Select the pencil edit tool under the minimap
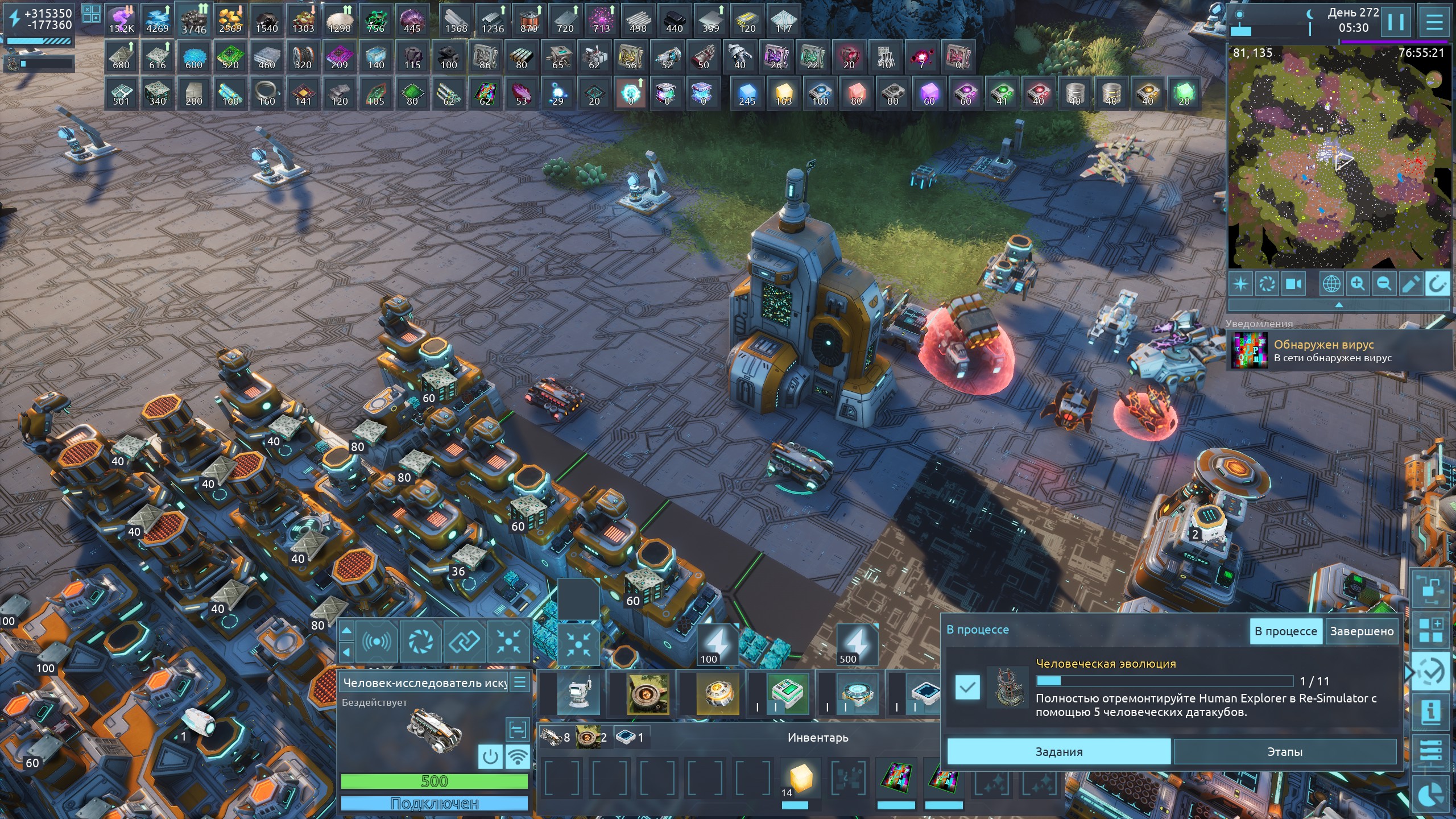 [1410, 283]
